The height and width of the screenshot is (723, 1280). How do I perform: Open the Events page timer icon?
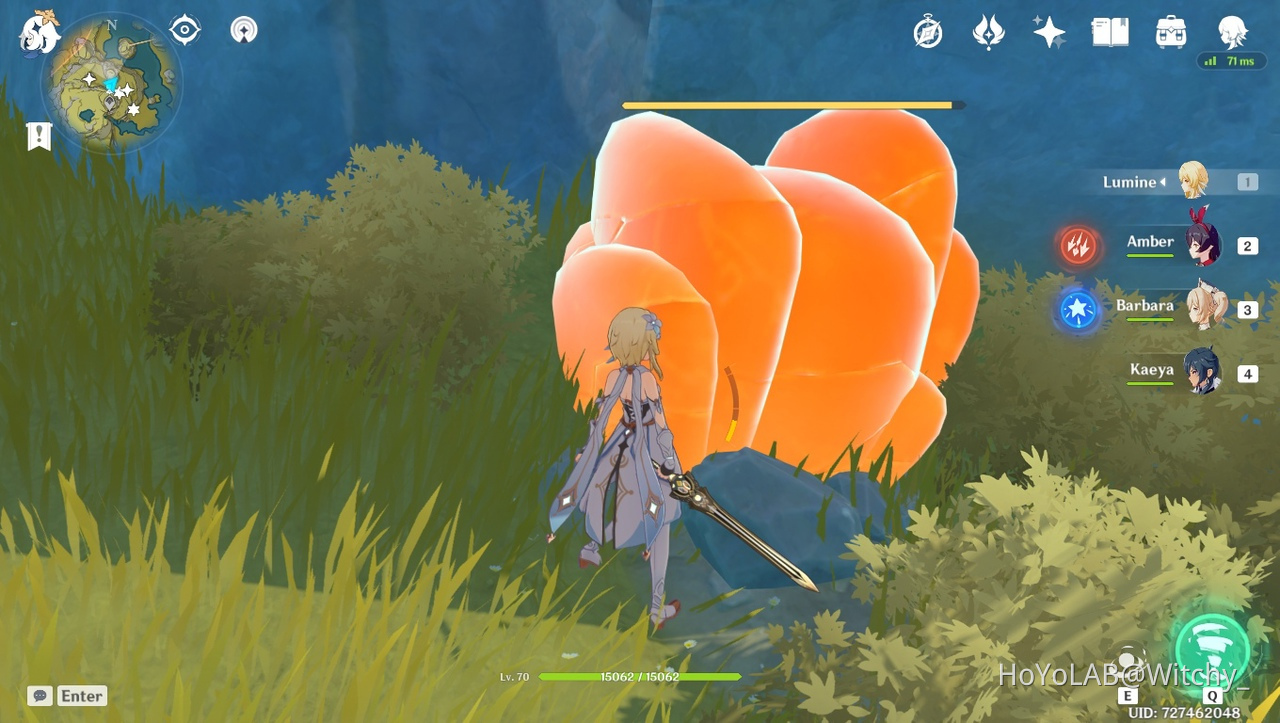coord(928,32)
